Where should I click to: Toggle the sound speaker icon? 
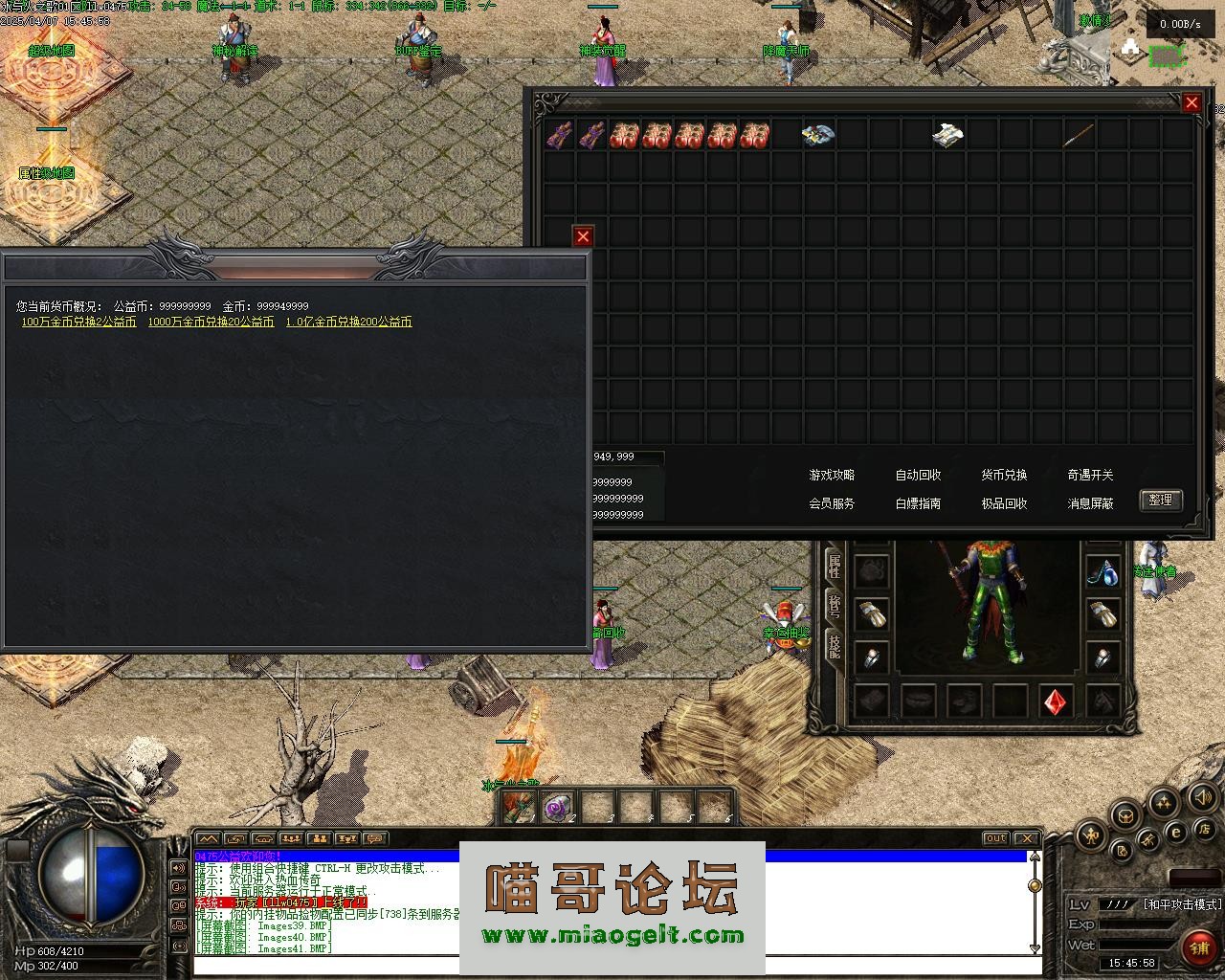click(1202, 796)
